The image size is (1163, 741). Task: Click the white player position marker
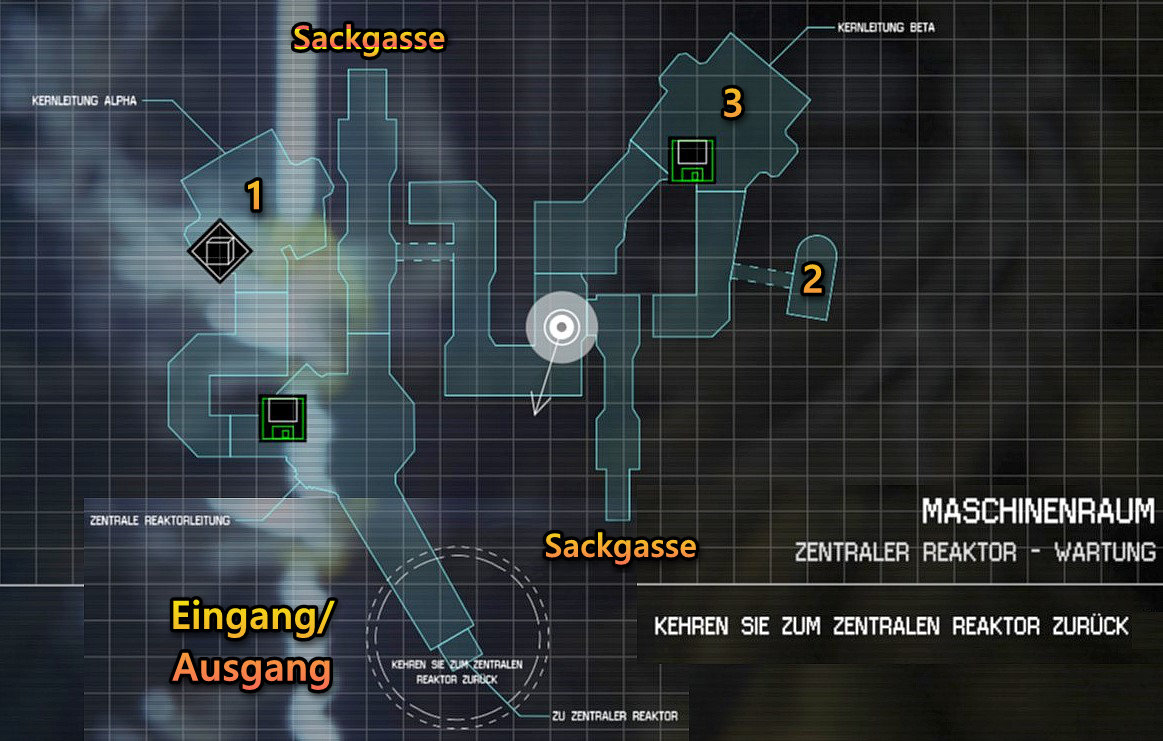(x=562, y=326)
